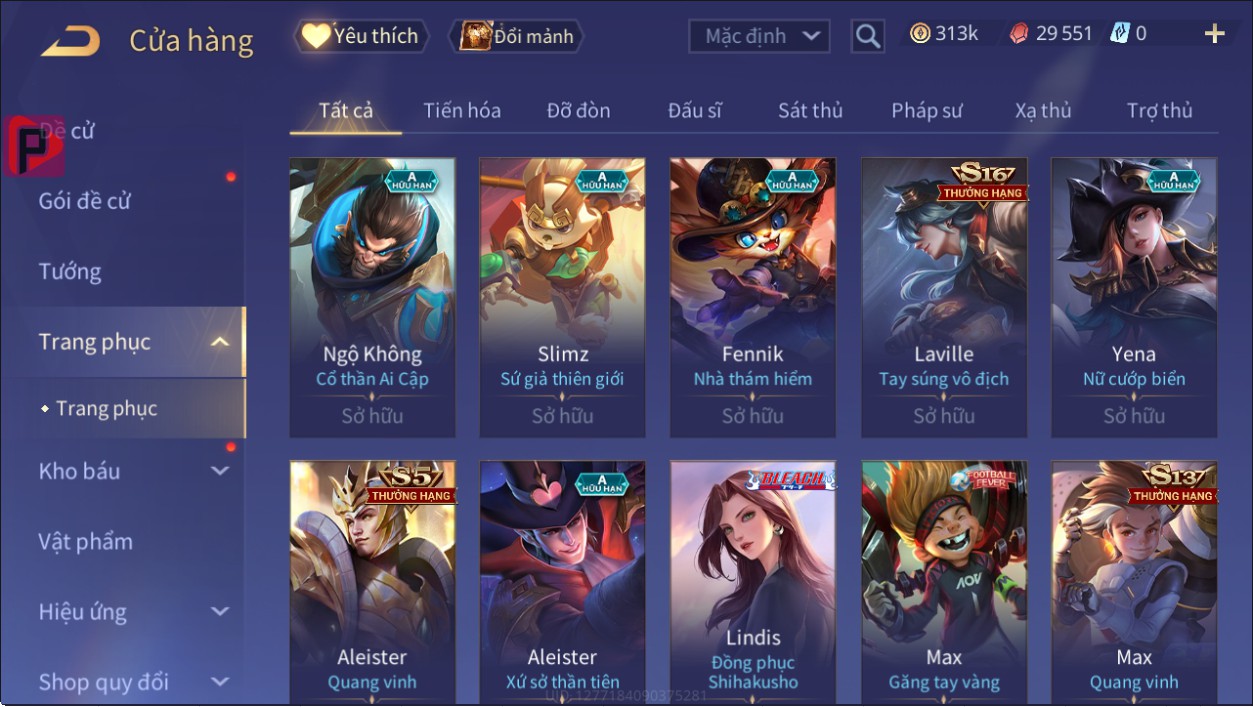Add currency with the plus button
1253x707 pixels.
click(x=1214, y=35)
